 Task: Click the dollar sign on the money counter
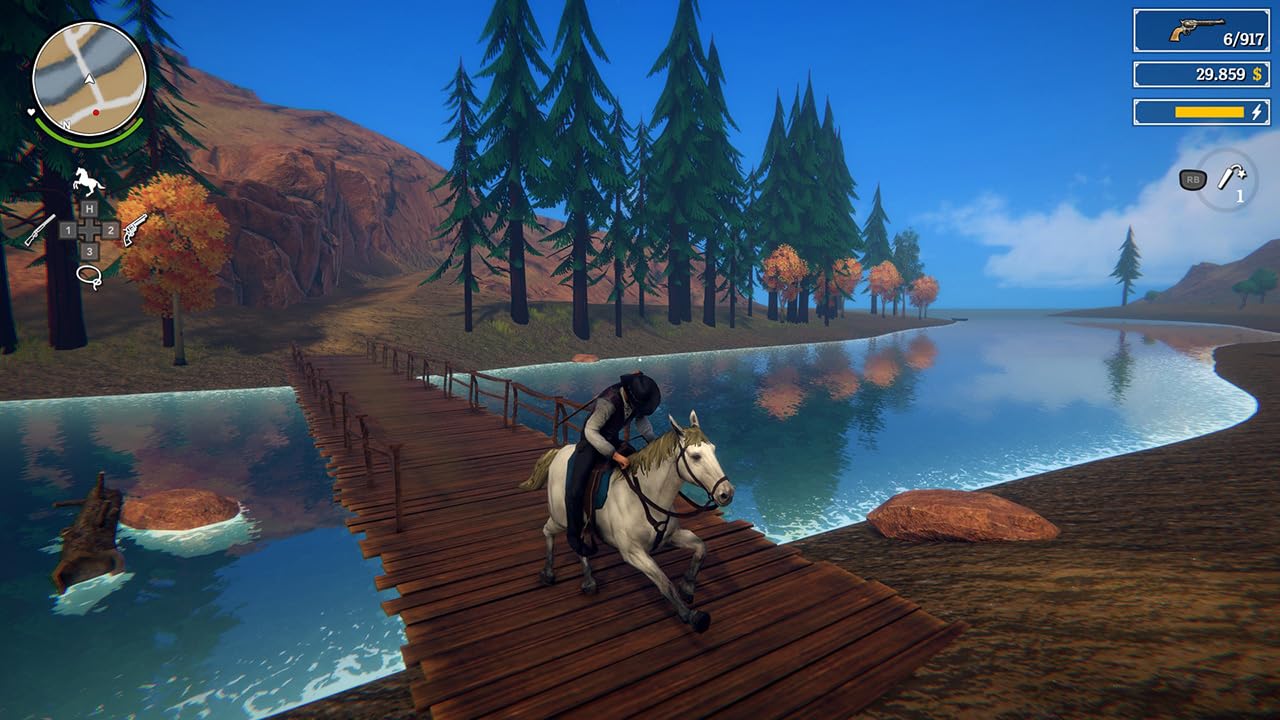click(x=1257, y=73)
